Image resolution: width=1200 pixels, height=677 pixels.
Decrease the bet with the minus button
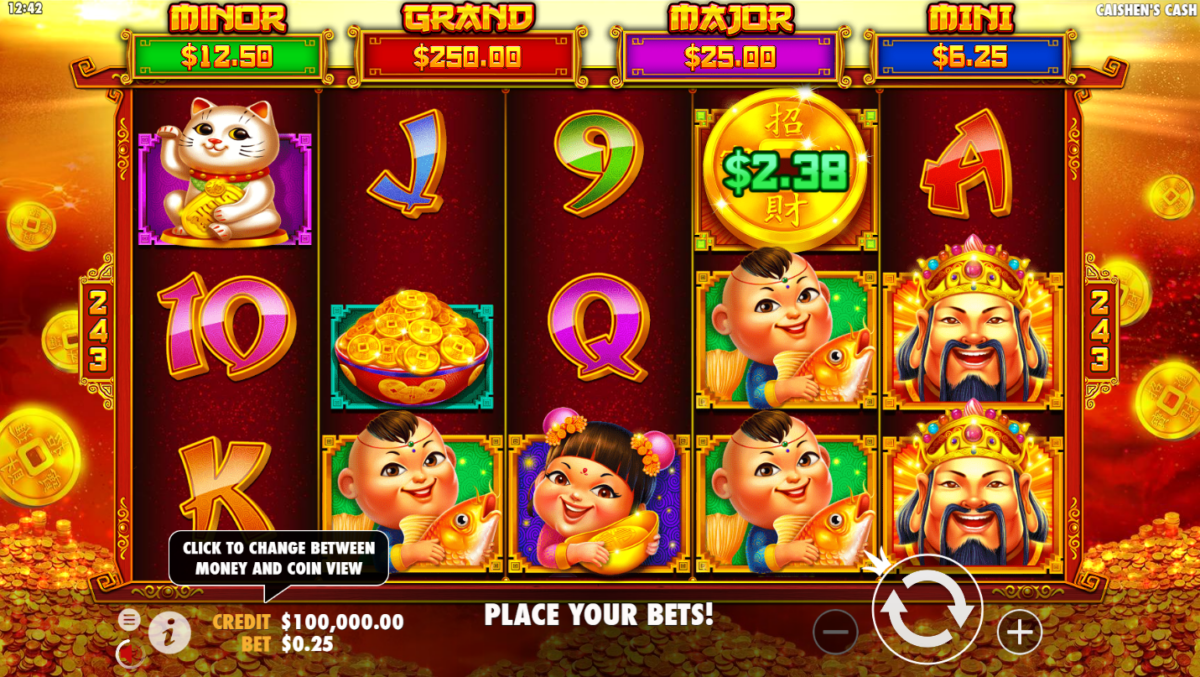pyautogui.click(x=835, y=632)
